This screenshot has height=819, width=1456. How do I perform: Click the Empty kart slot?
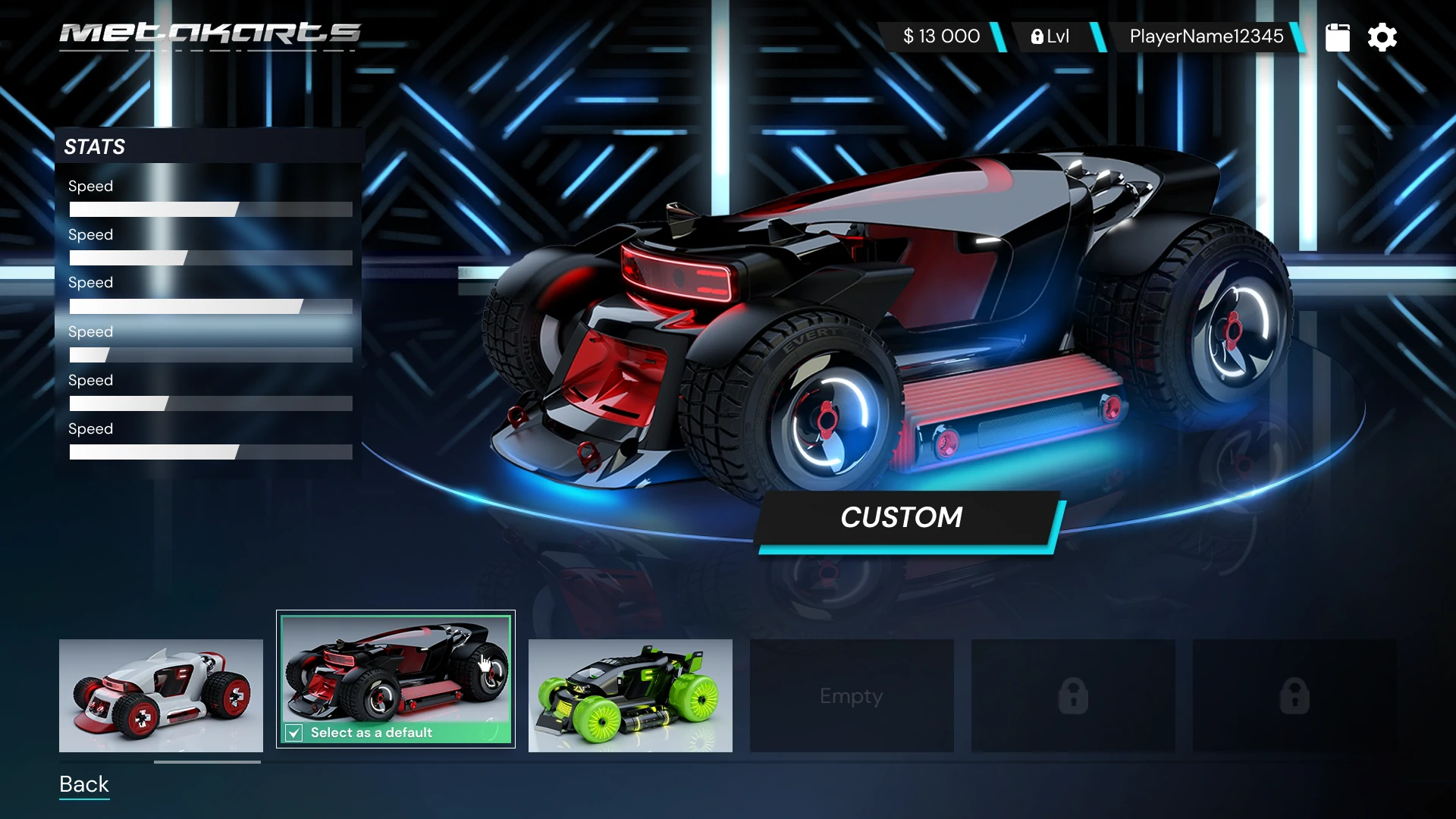click(x=852, y=695)
